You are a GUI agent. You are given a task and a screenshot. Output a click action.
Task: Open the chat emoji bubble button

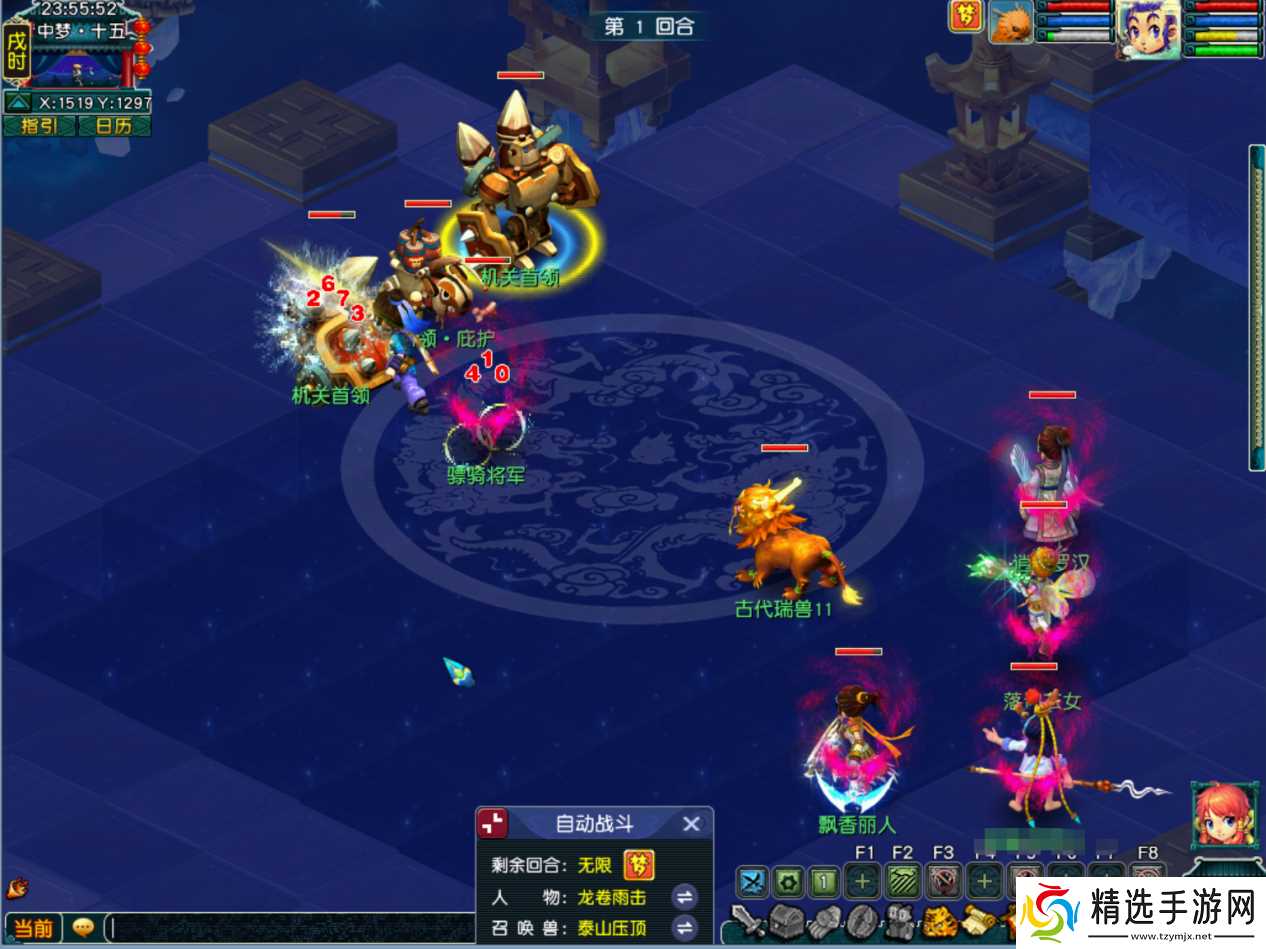84,928
